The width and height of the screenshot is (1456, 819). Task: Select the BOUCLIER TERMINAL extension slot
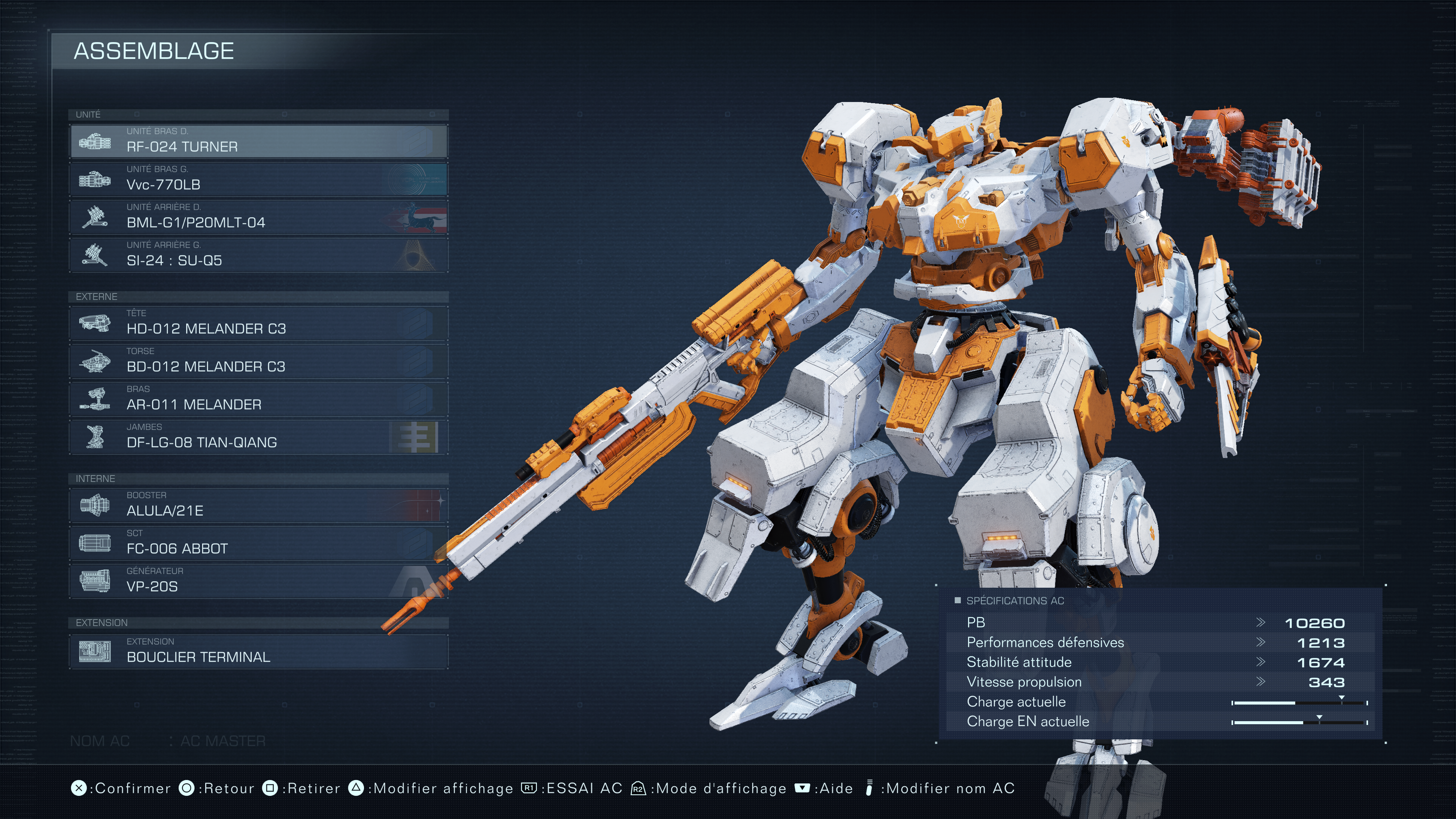(x=259, y=651)
